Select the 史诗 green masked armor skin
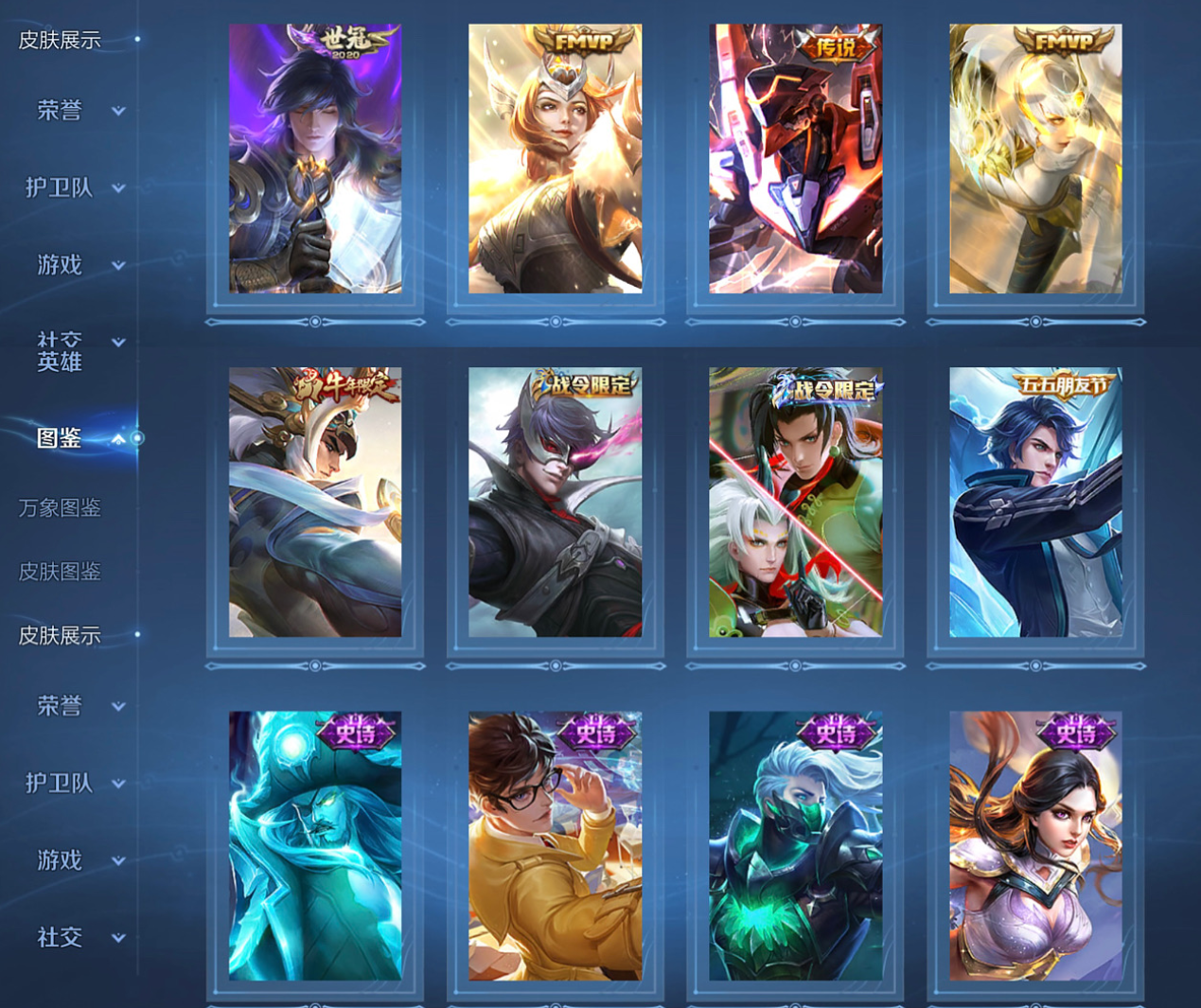This screenshot has height=1008, width=1201. click(796, 846)
